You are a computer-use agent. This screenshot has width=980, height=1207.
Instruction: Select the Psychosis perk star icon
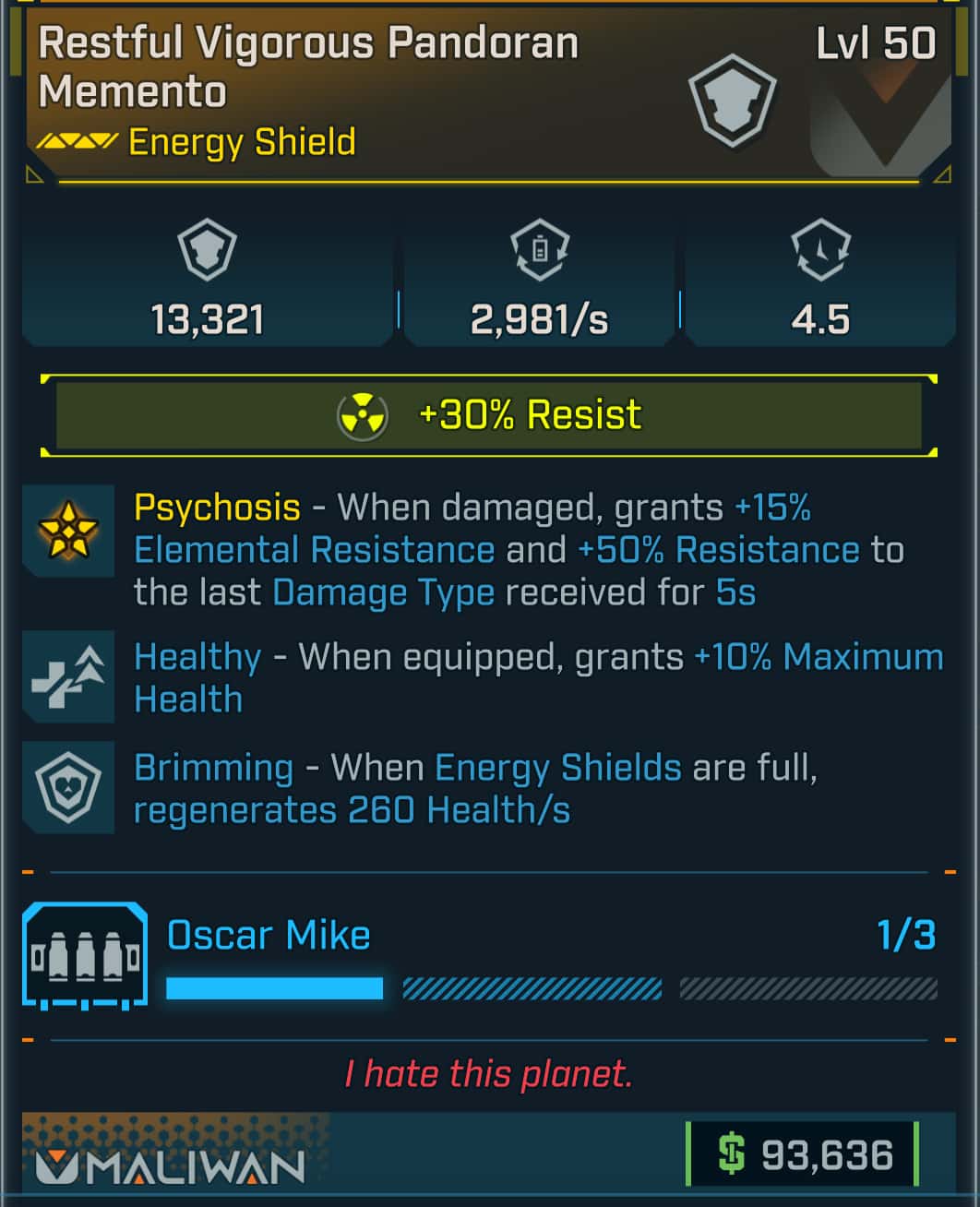[68, 531]
